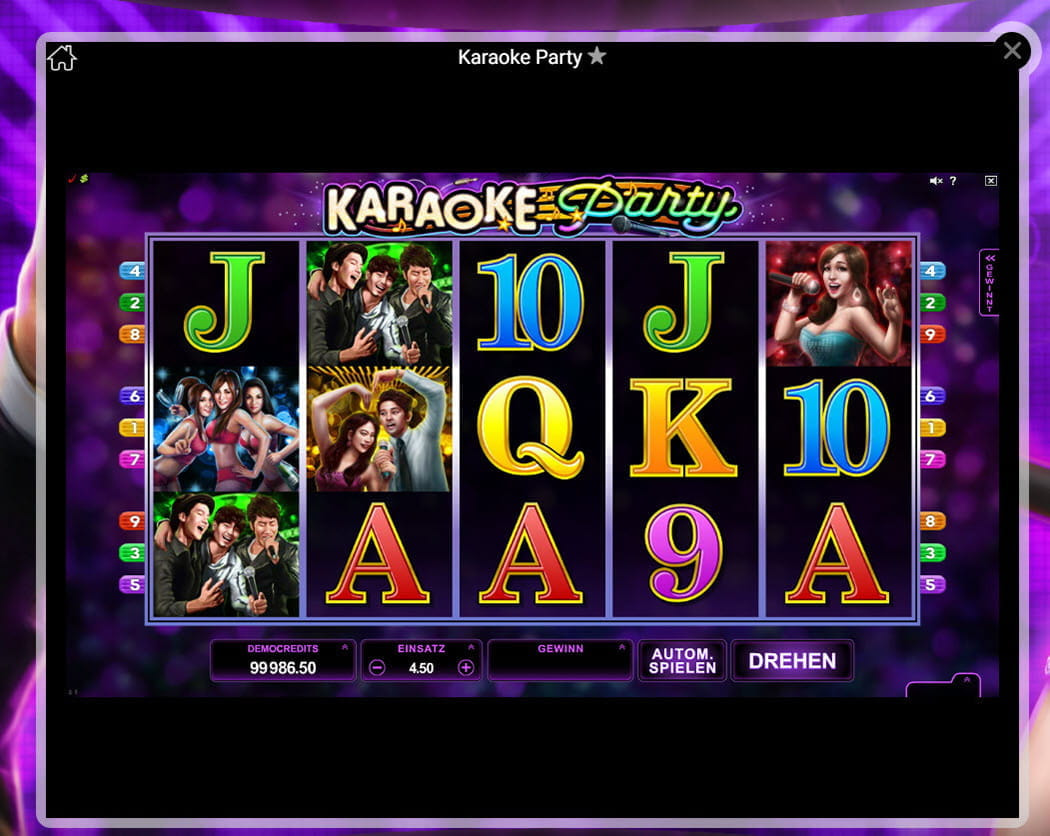
Task: Decrease the Einsatz bet with minus
Action: [377, 668]
